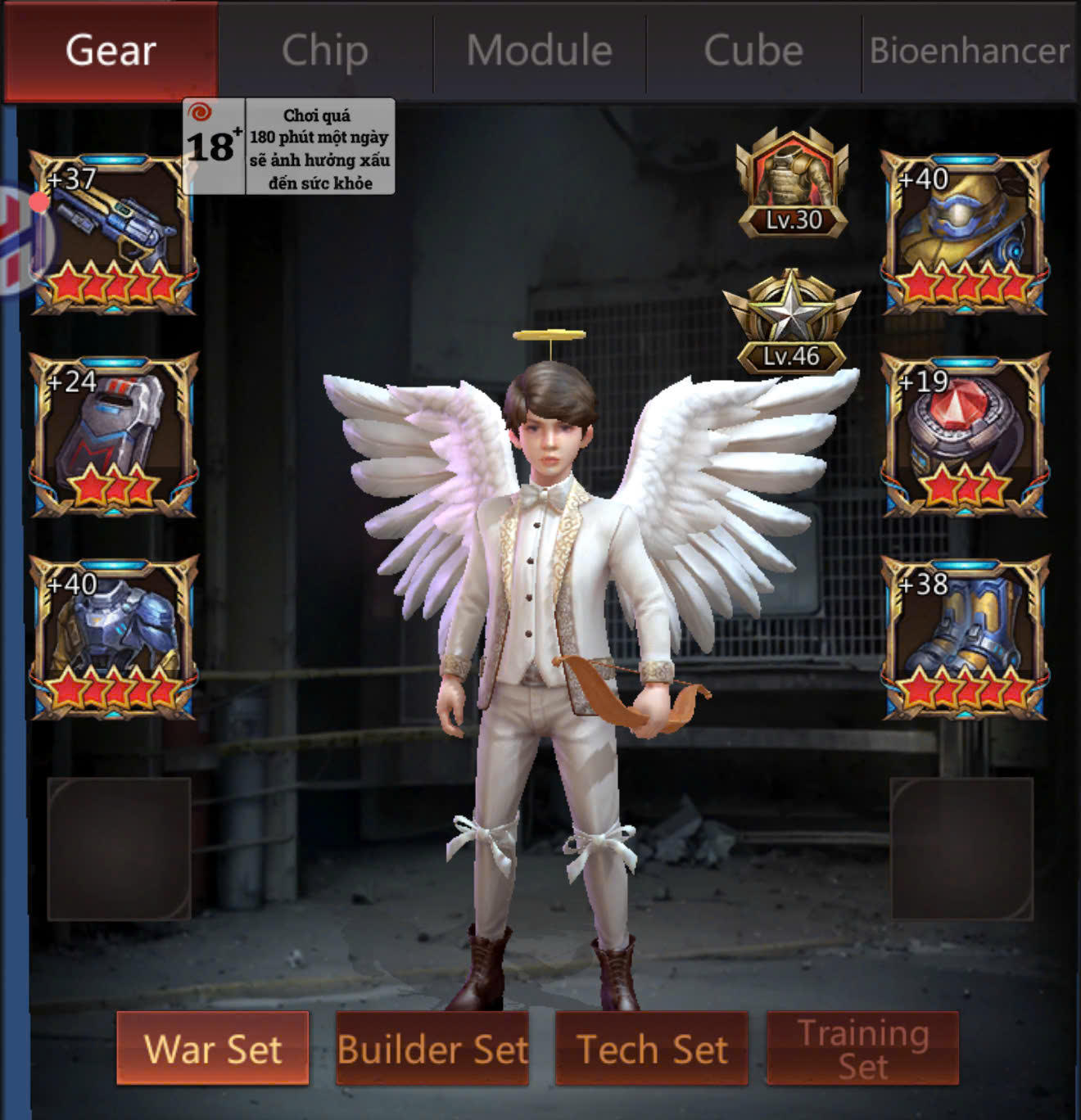The image size is (1081, 1120).
Task: Switch to the Tech Set loadout
Action: [652, 1049]
